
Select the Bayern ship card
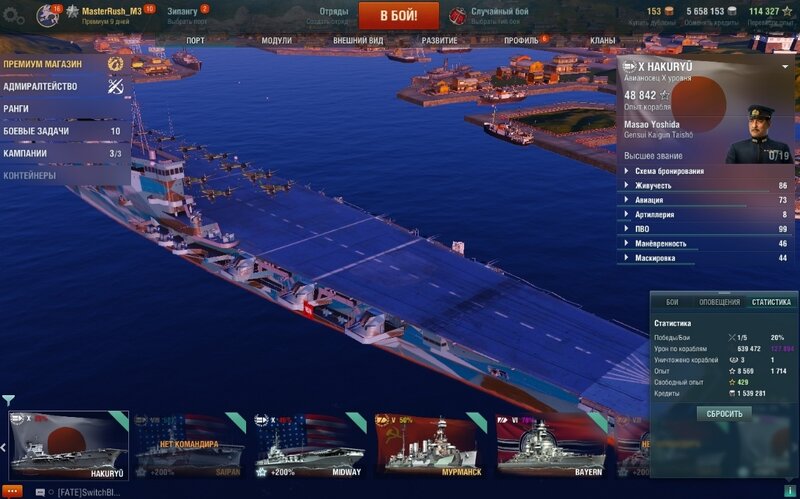[548, 444]
